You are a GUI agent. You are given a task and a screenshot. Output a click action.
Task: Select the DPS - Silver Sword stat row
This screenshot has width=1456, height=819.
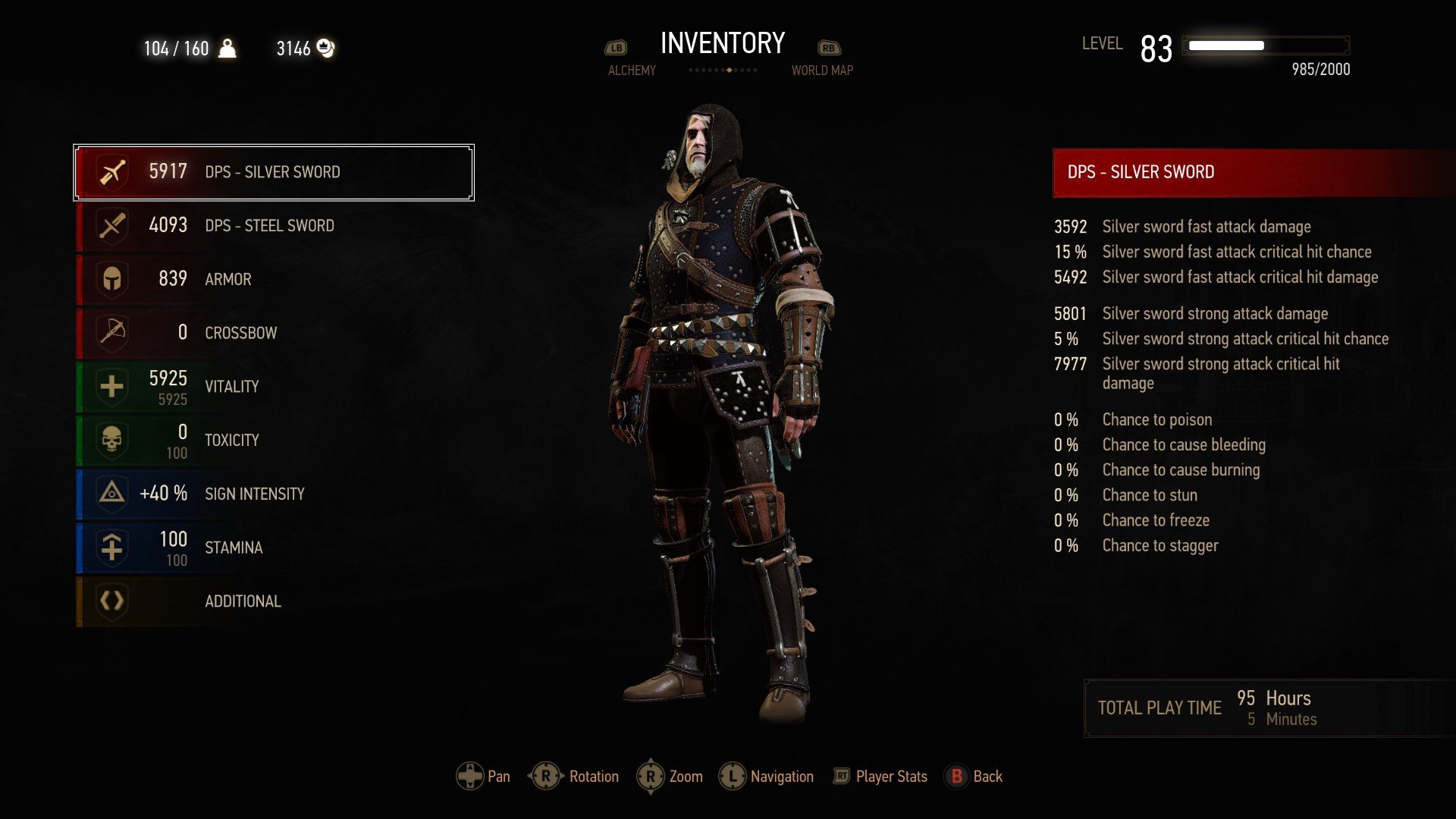tap(273, 172)
